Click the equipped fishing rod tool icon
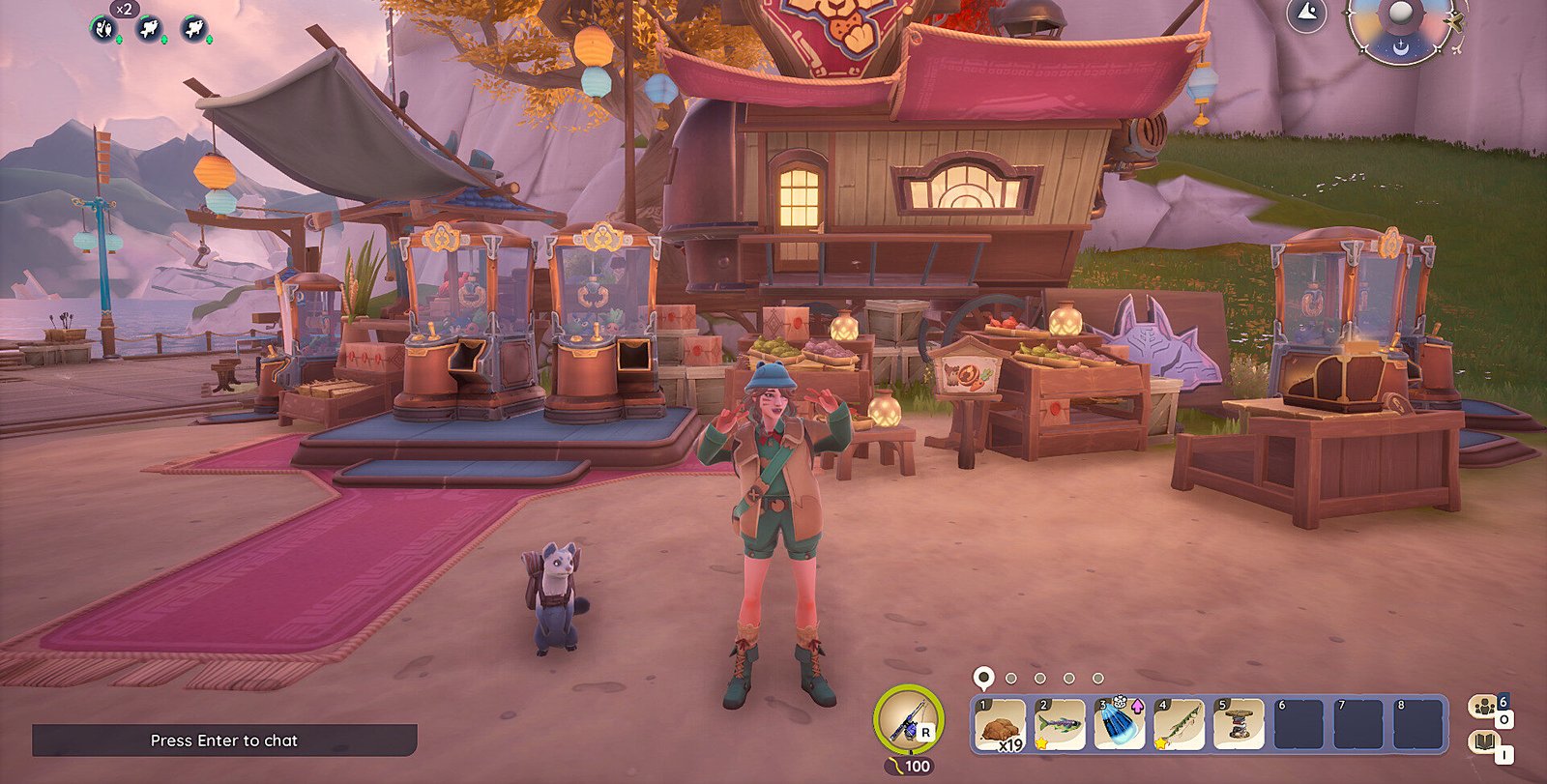 click(x=909, y=721)
